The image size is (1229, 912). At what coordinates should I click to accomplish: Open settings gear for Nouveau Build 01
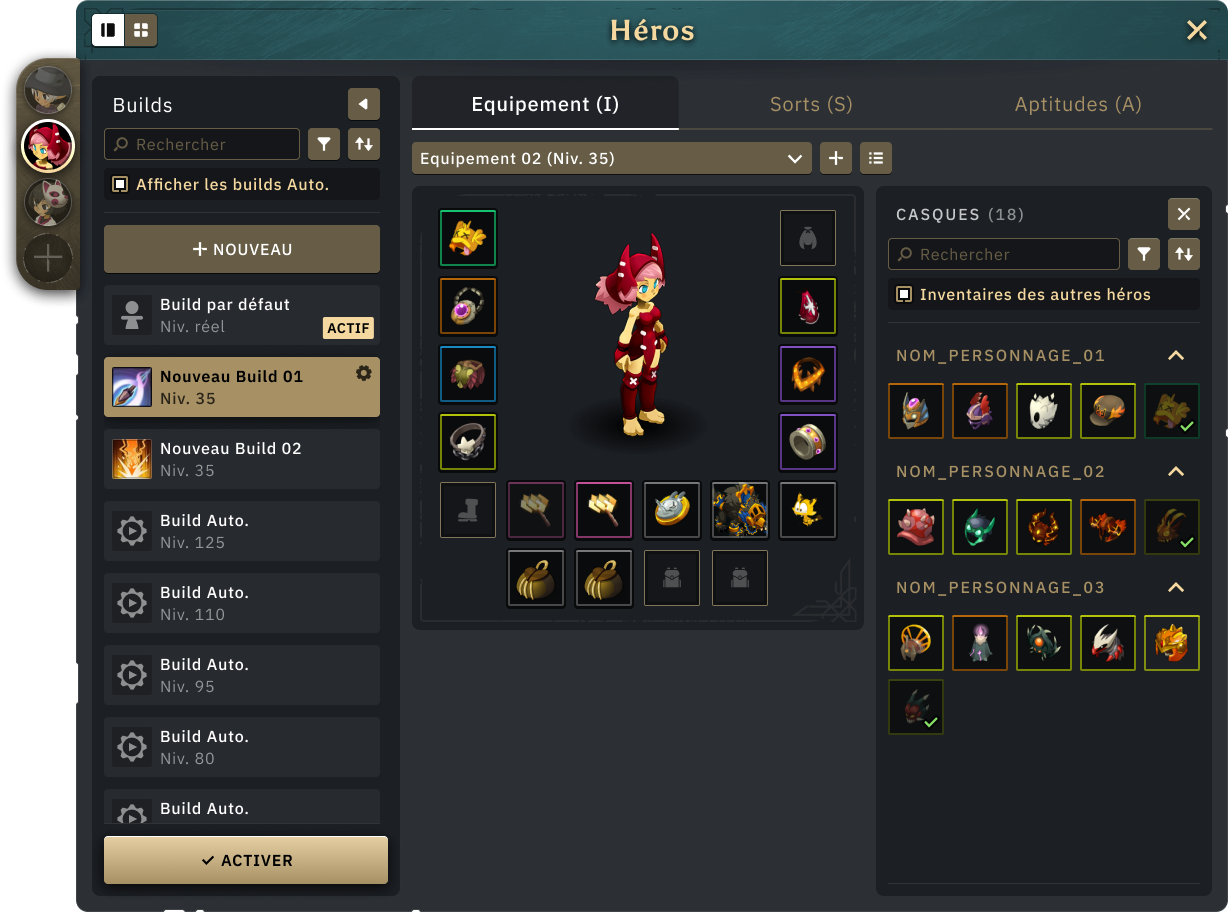[x=364, y=373]
